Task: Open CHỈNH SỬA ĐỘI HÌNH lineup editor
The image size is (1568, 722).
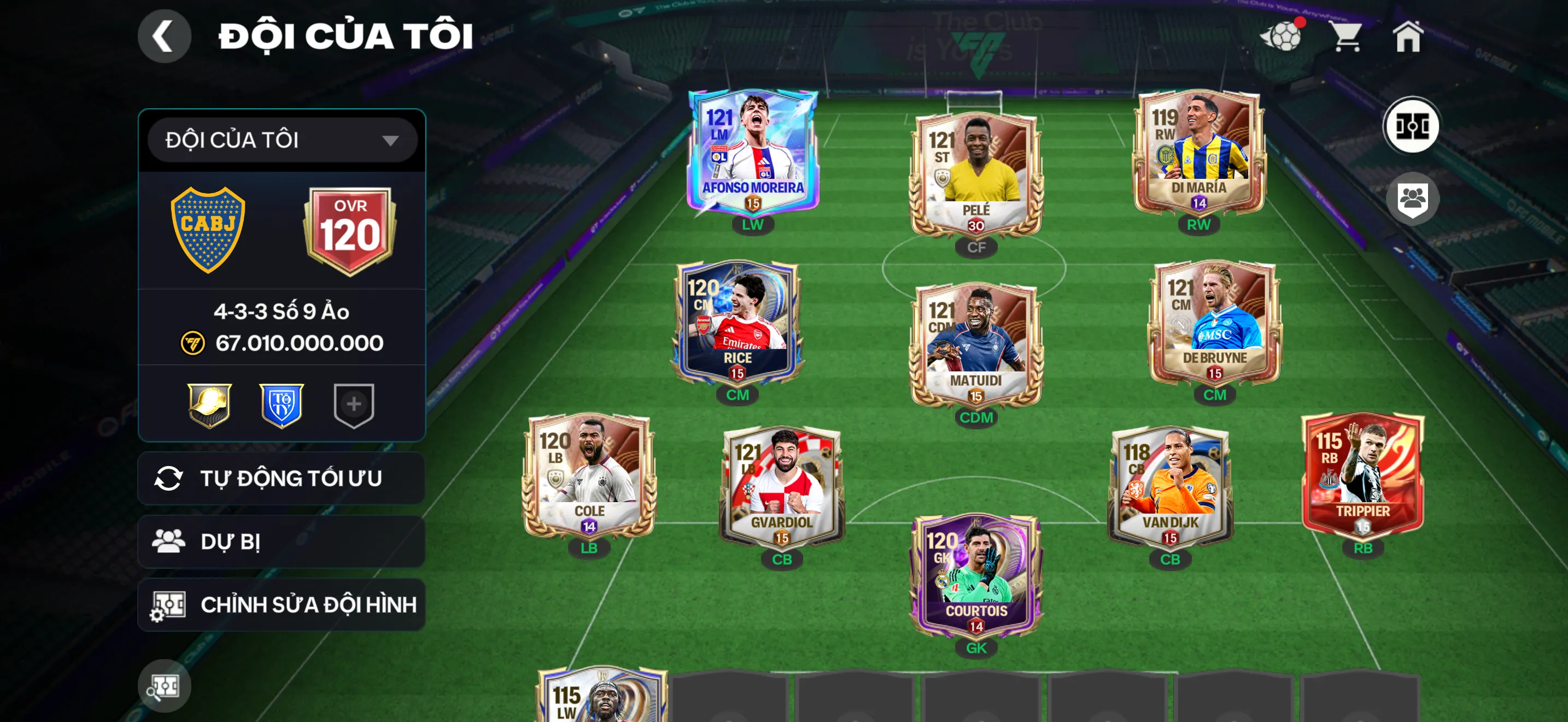Action: [280, 604]
